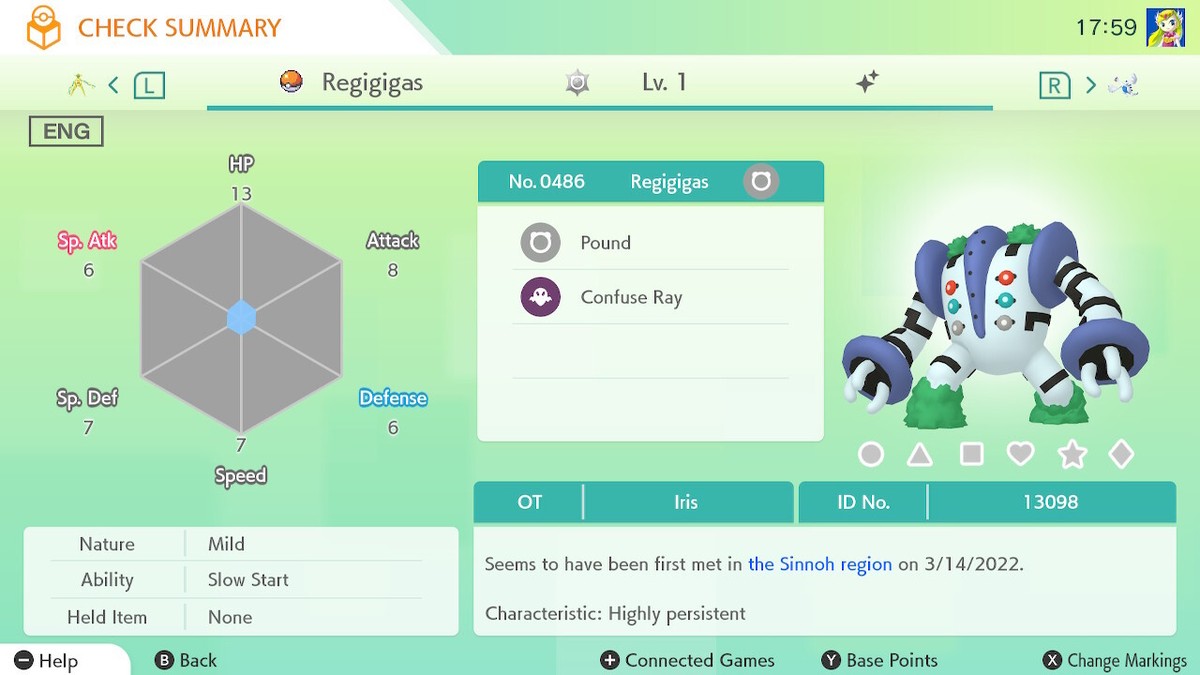Select the Slow Start ability row
Screen dimensions: 1200x675
point(240,580)
